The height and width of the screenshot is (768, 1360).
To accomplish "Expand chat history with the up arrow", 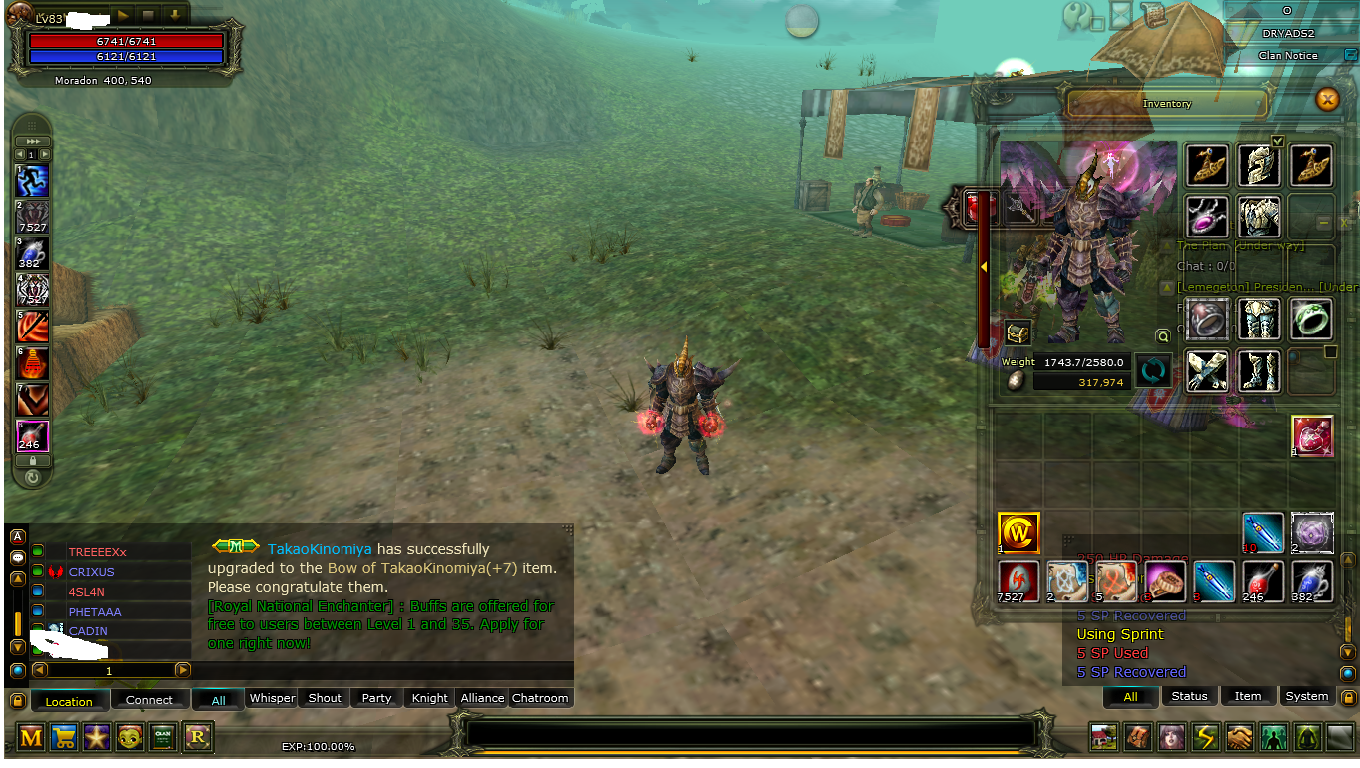I will tap(16, 578).
